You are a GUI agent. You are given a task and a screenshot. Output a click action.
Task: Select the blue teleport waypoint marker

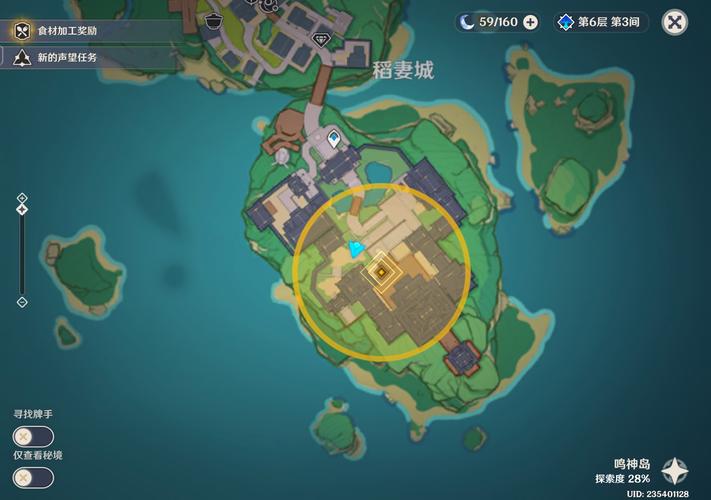click(x=333, y=138)
